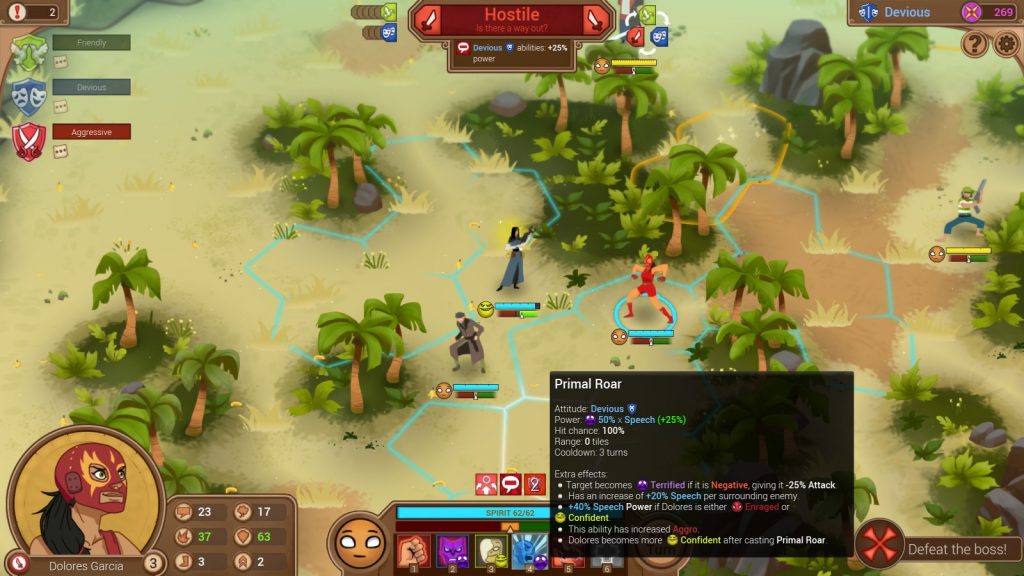Open the note icon under Aggressive label
Screen dimensions: 1024x576
[x=60, y=151]
